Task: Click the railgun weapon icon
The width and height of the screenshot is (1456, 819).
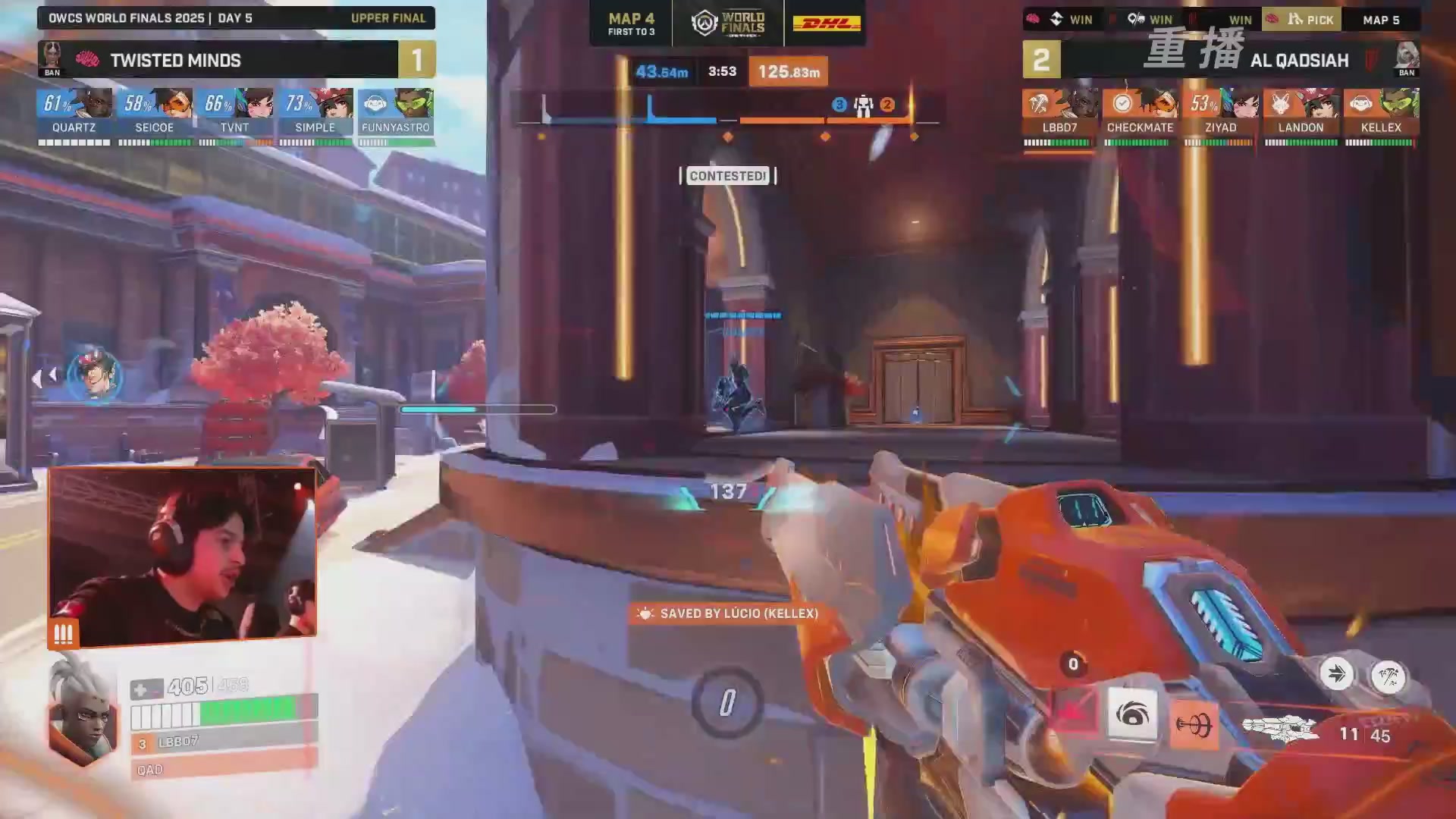Action: 1281,730
